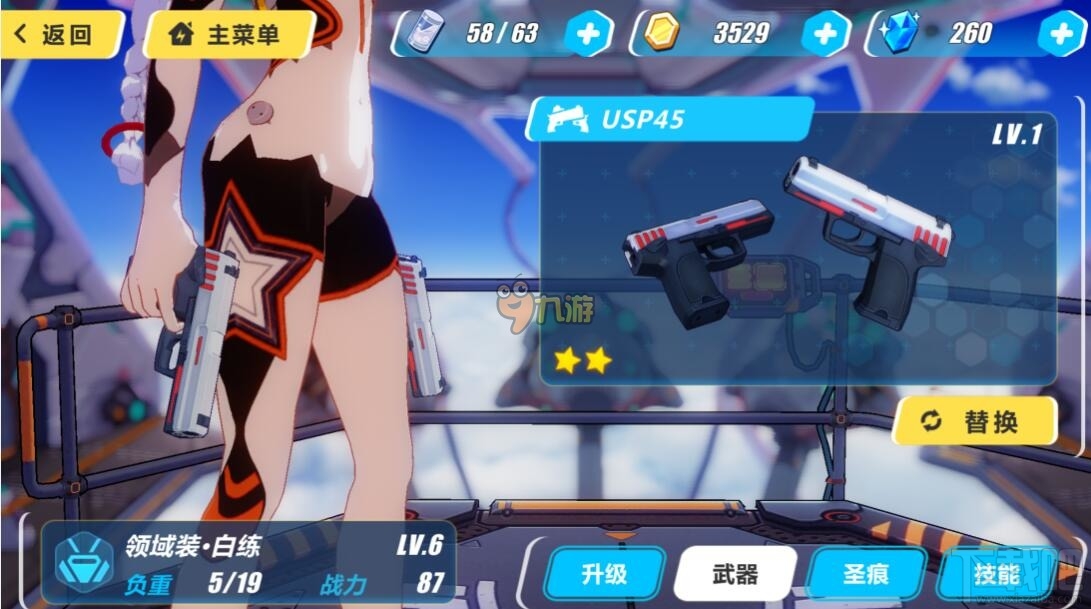Switch to the 升级 upgrade tab
Screen dimensions: 1091x609
tap(604, 574)
